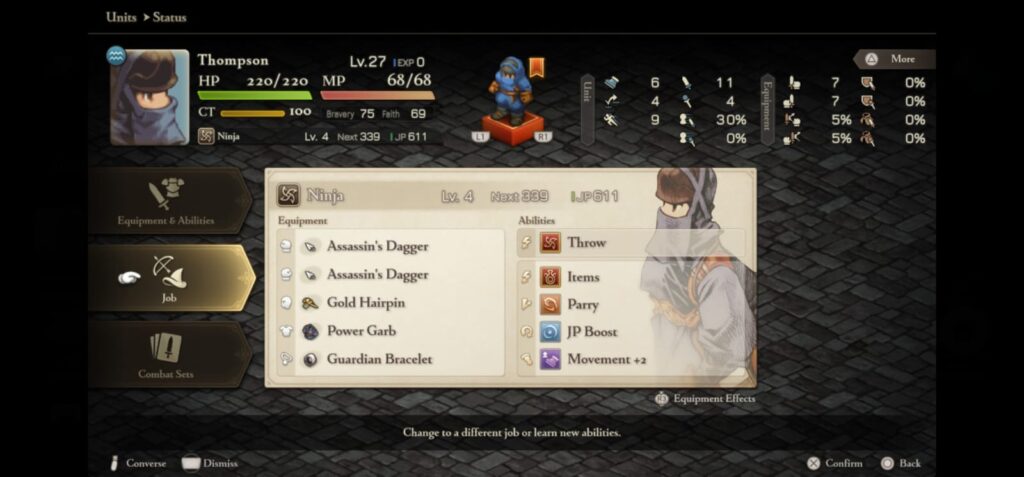Show more unit stats with More

click(x=894, y=59)
